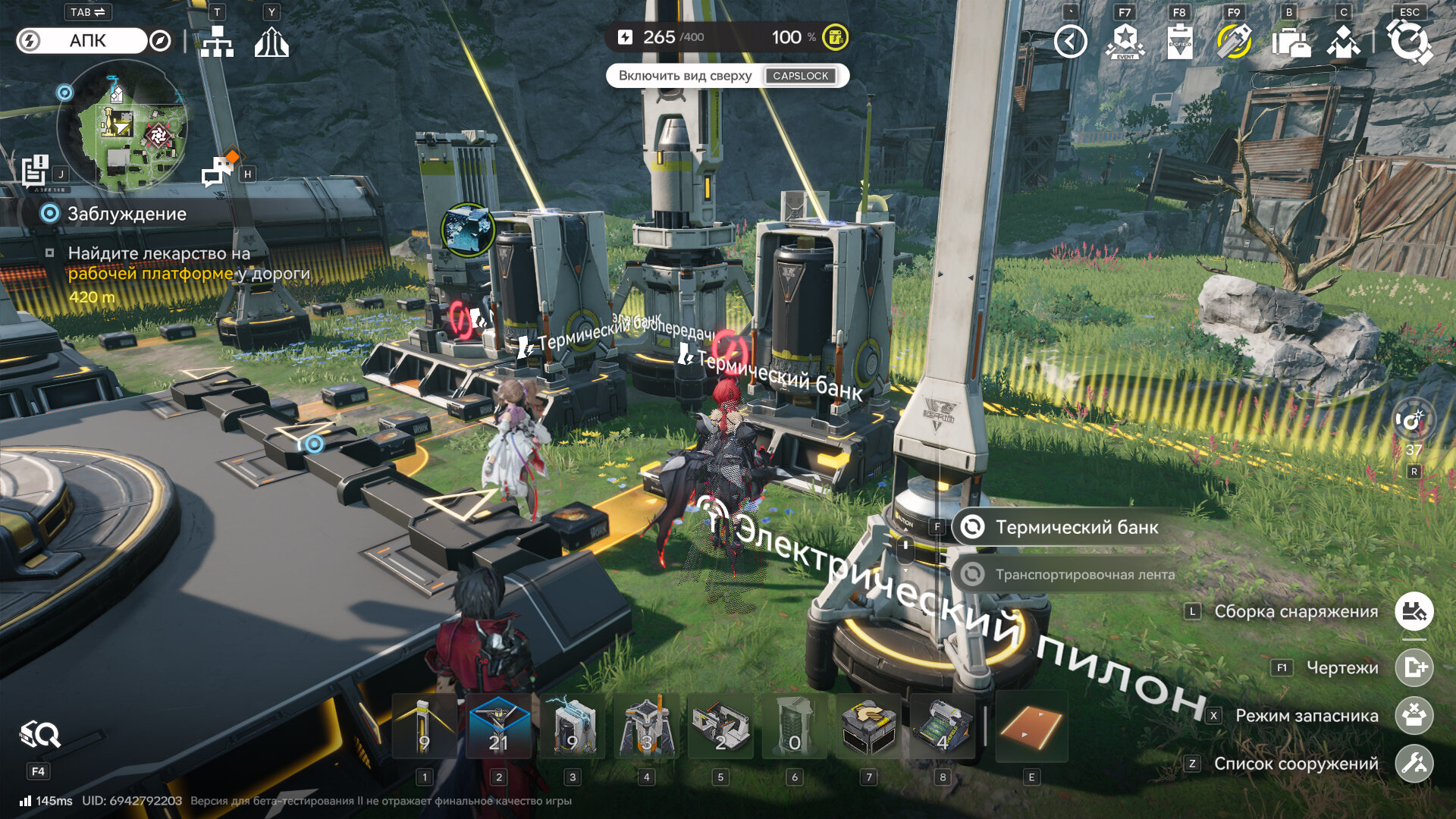Click the round back-arrow icon

(x=1070, y=42)
